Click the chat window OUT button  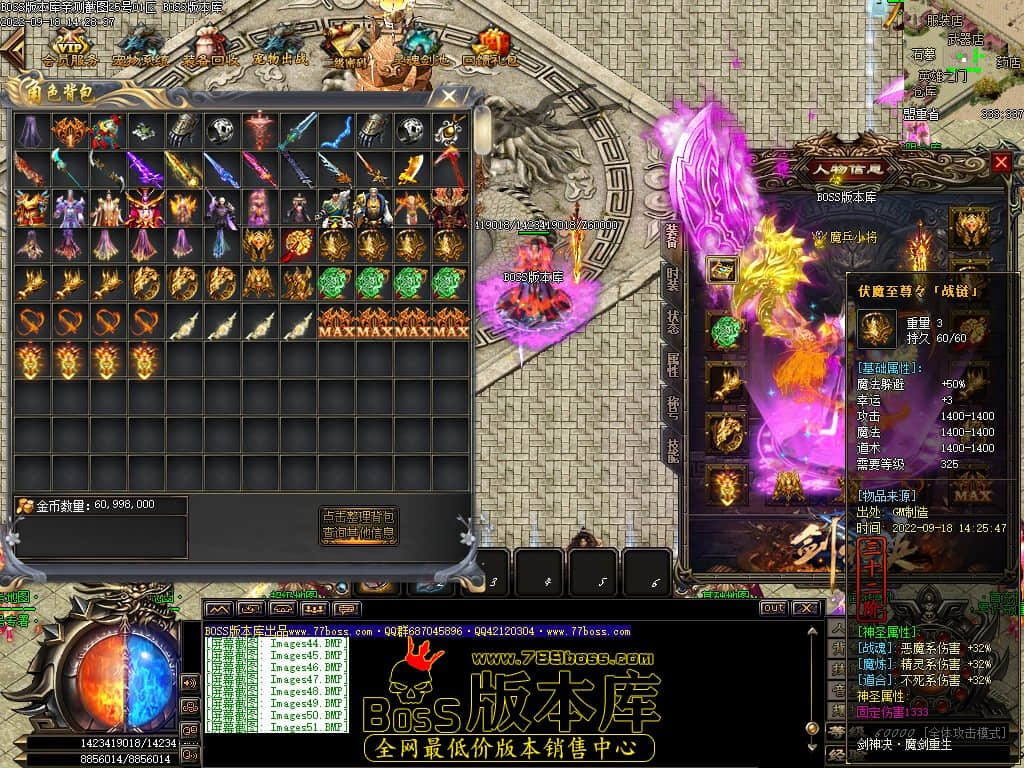coord(772,608)
